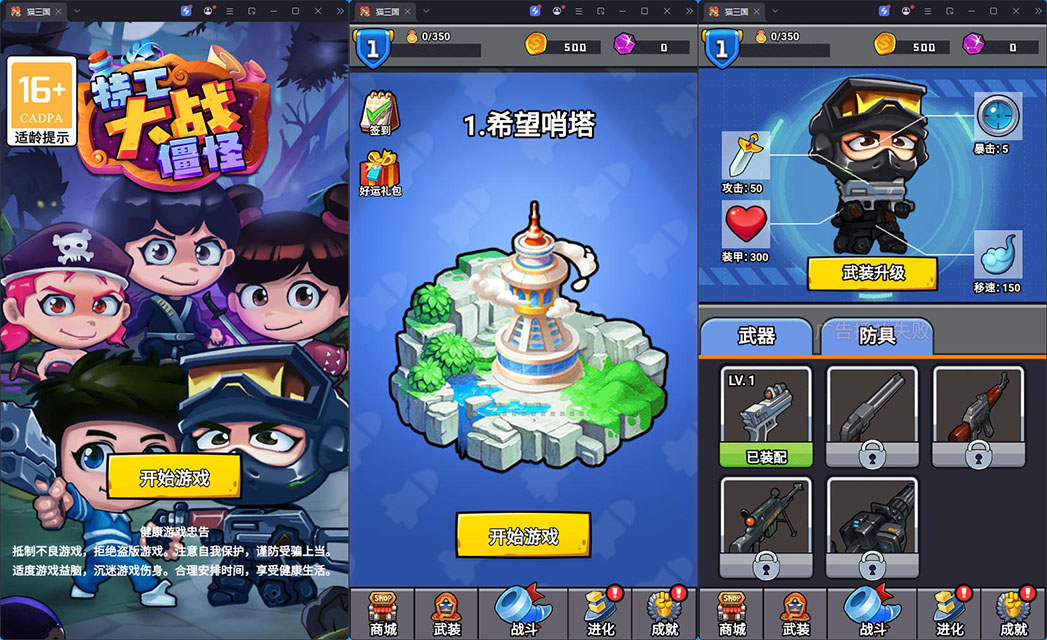Open 商城 shop on the 希望哨塔 screen

click(x=383, y=613)
